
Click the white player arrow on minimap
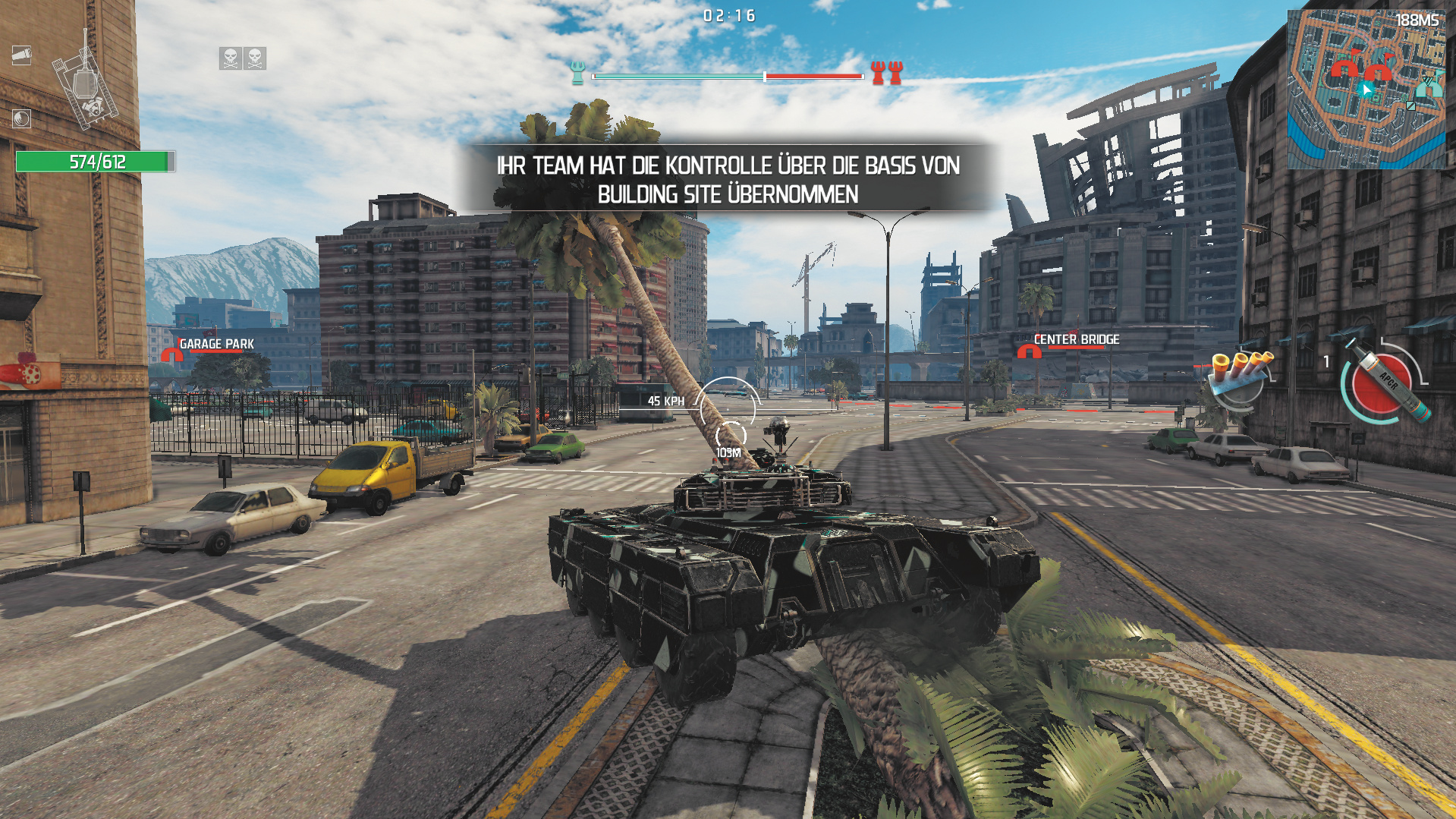pyautogui.click(x=1366, y=90)
